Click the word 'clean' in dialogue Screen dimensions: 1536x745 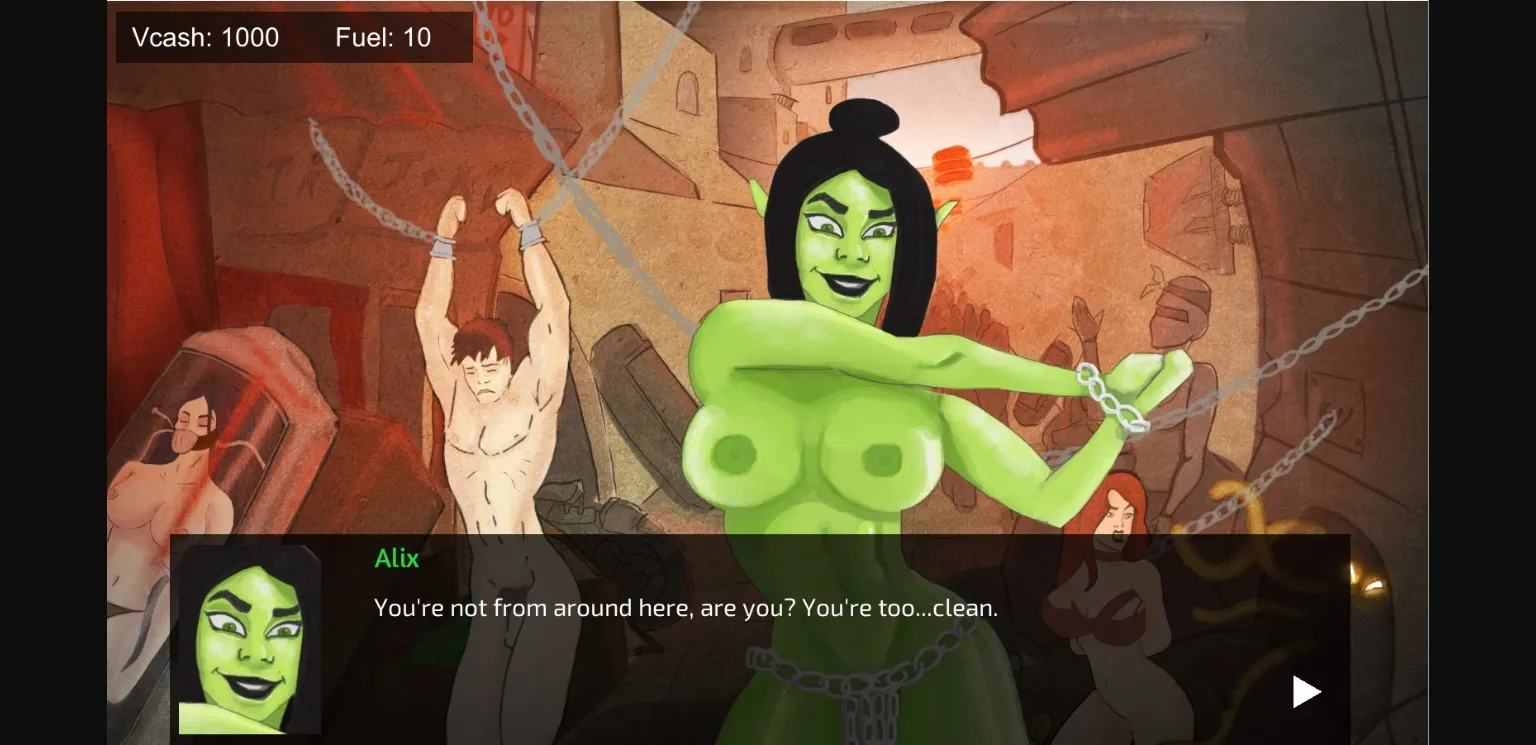(962, 607)
